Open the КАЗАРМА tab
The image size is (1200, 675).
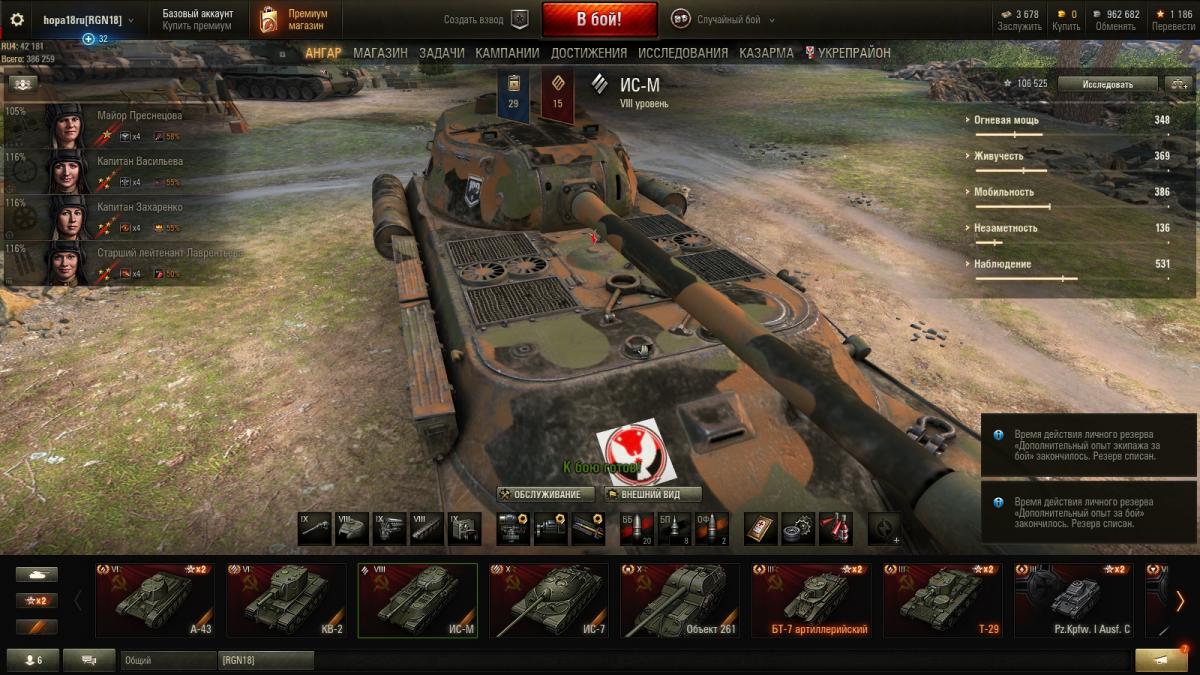tap(766, 53)
